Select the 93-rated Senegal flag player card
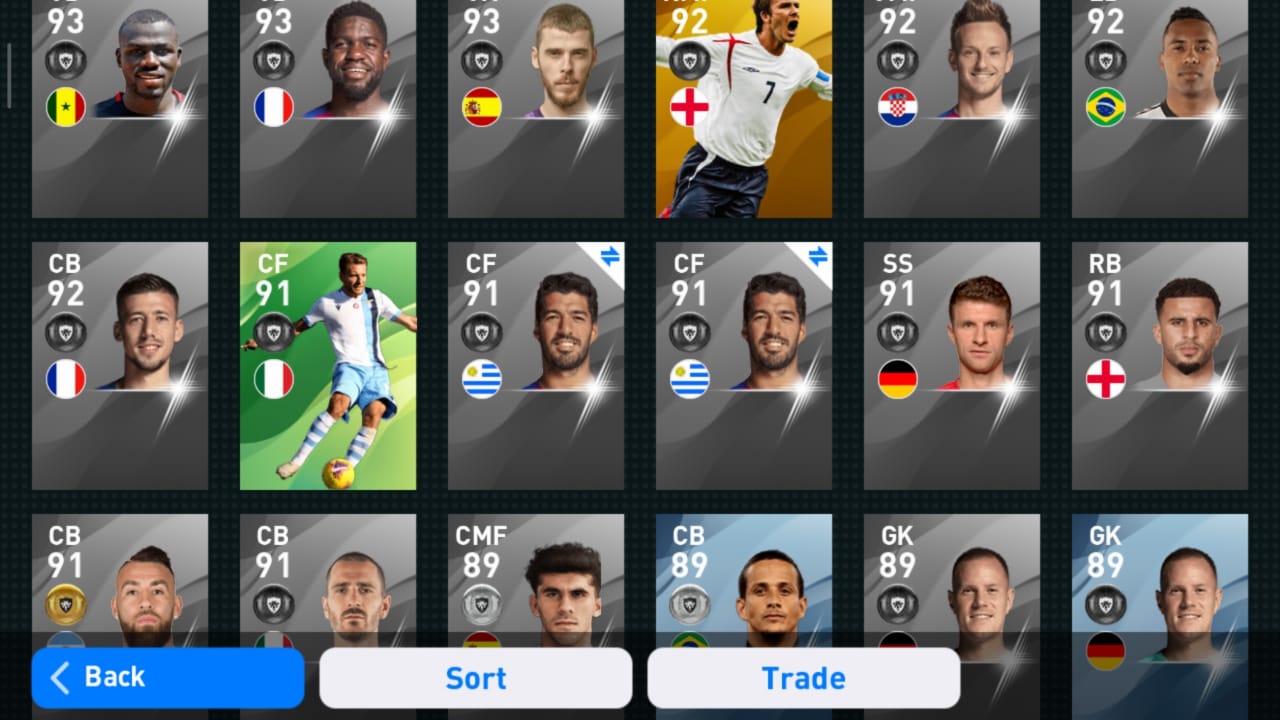Image resolution: width=1280 pixels, height=720 pixels. tap(120, 108)
